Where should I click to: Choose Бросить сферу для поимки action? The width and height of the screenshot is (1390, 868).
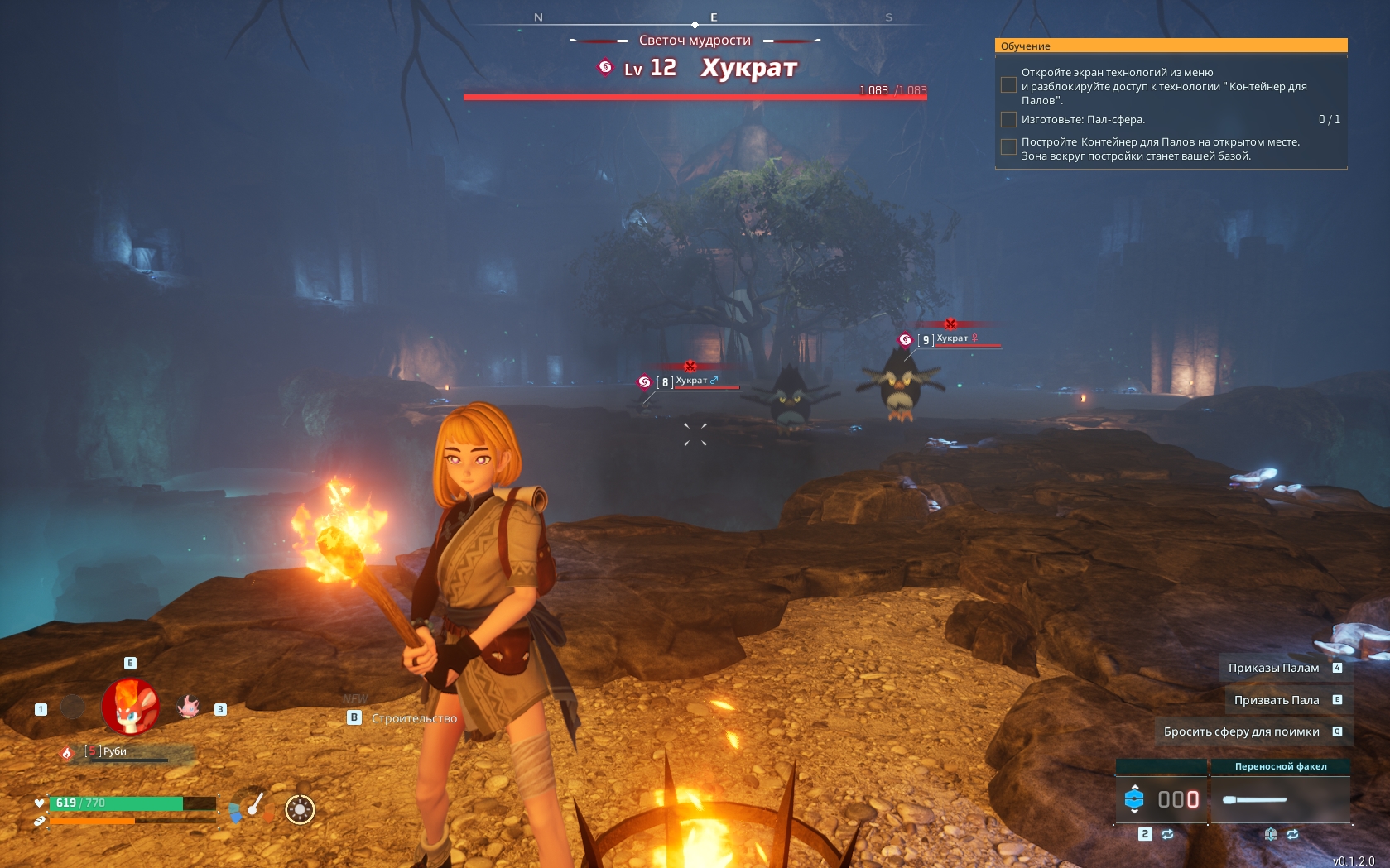(1241, 731)
